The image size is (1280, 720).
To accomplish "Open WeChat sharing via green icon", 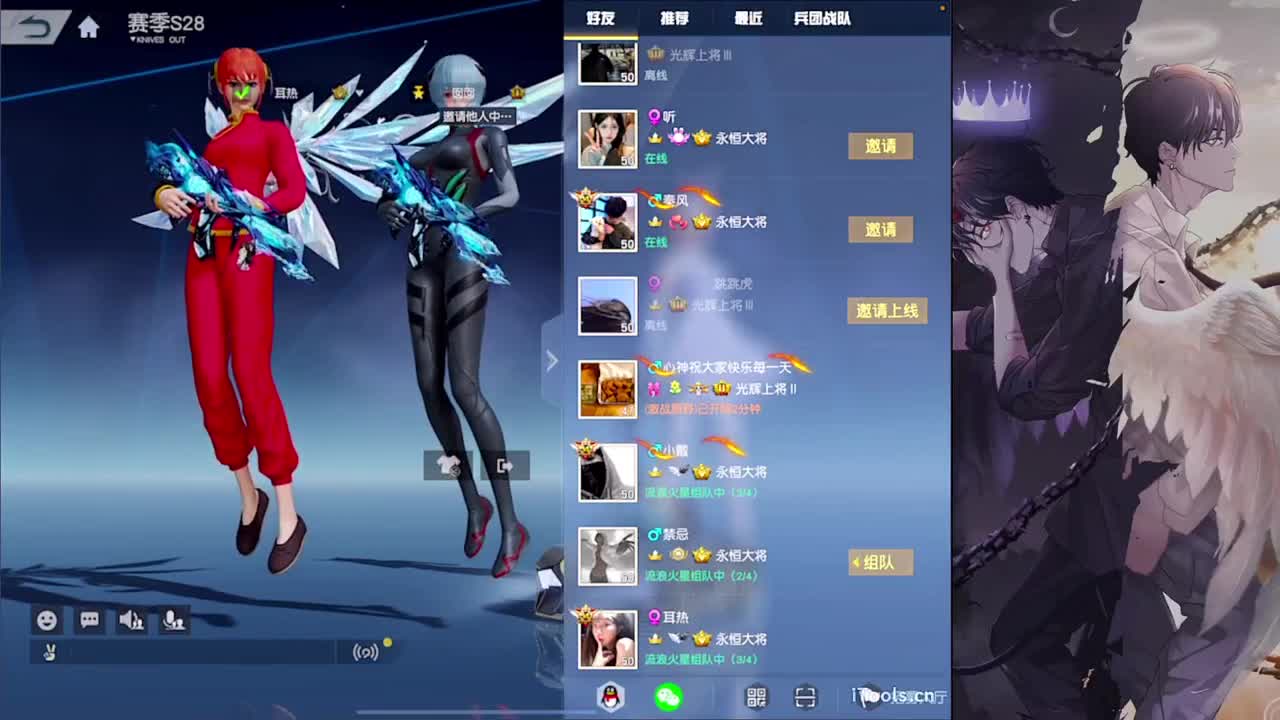I will pyautogui.click(x=668, y=697).
